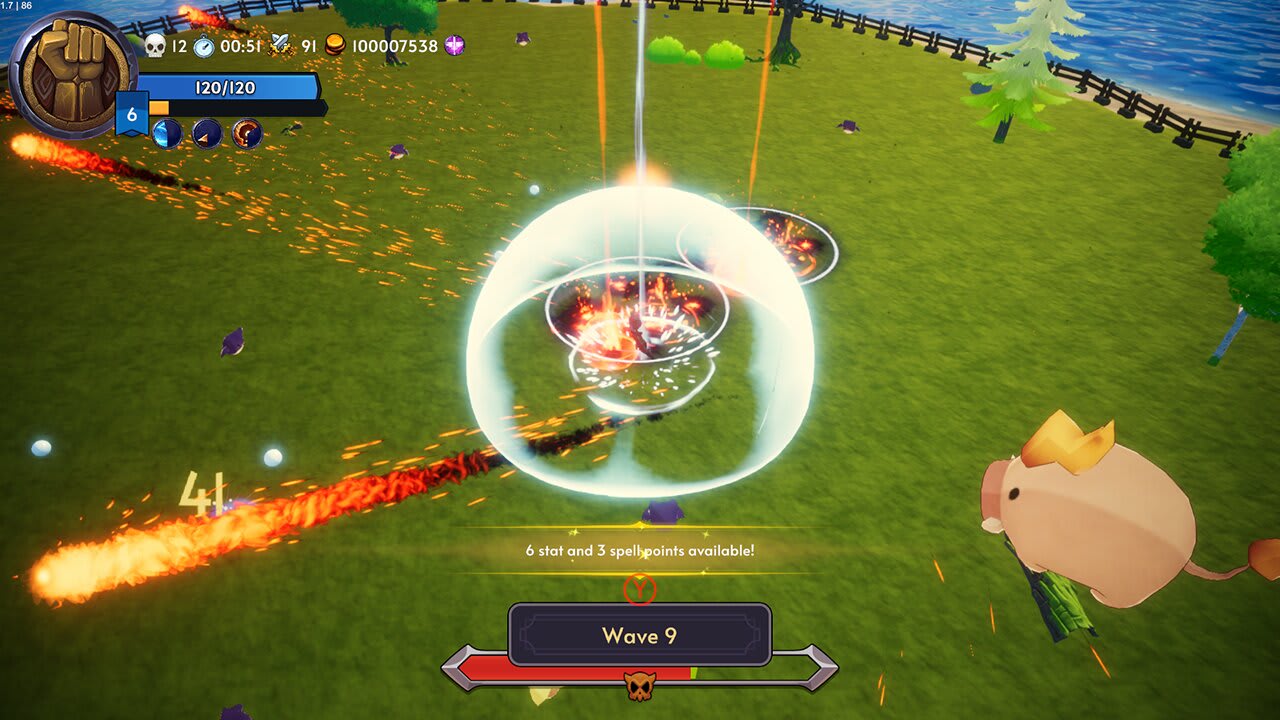1280x720 pixels.
Task: Open the stat and spell points notification
Action: click(x=640, y=548)
